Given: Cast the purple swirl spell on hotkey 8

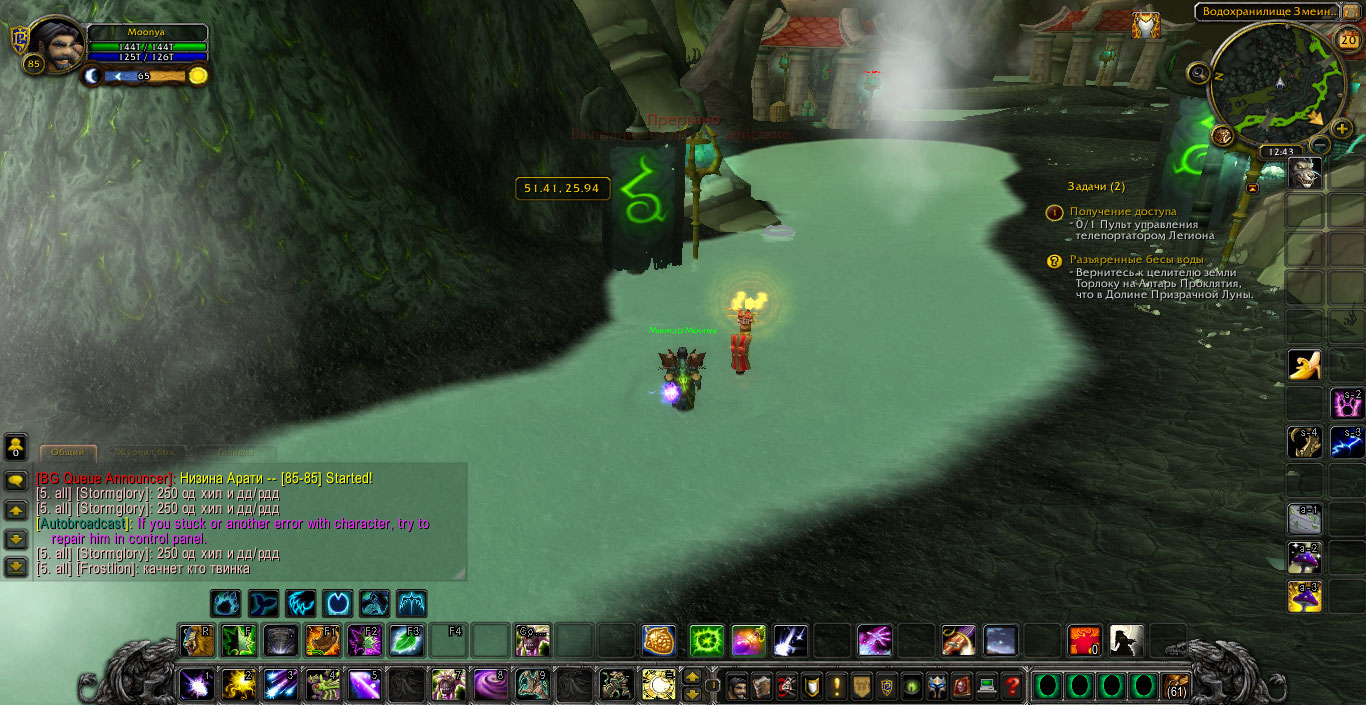Looking at the screenshot, I should [490, 684].
